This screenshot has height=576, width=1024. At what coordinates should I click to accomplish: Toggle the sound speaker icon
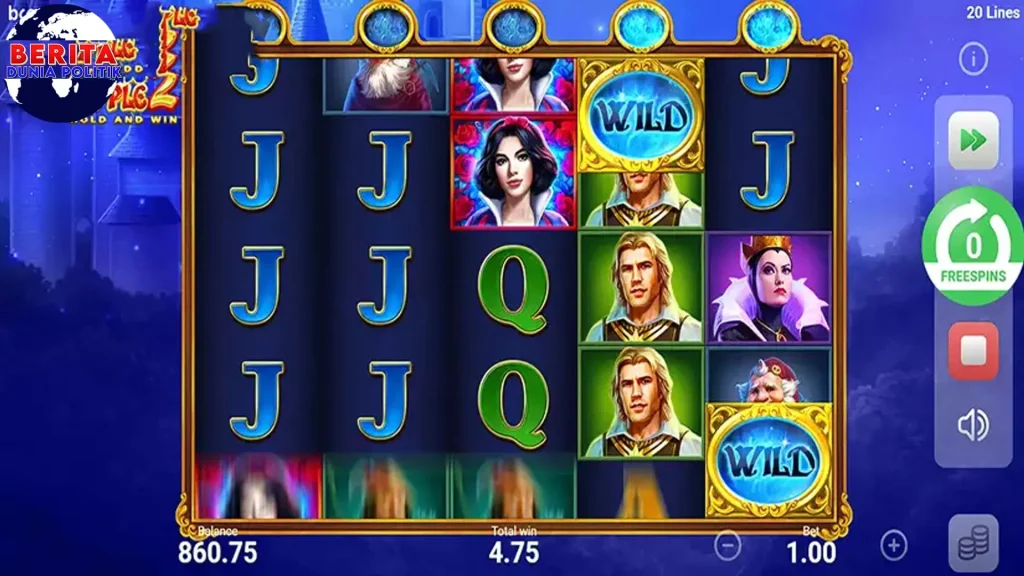tap(973, 426)
